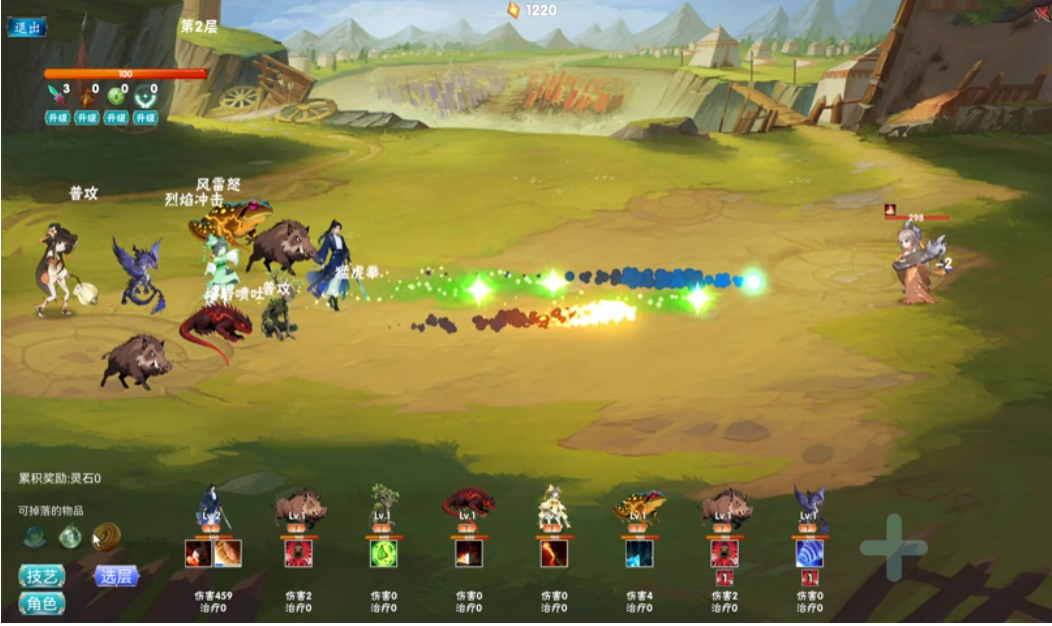The height and width of the screenshot is (626, 1052).
Task: Click the 退出 exit button
Action: click(x=27, y=27)
